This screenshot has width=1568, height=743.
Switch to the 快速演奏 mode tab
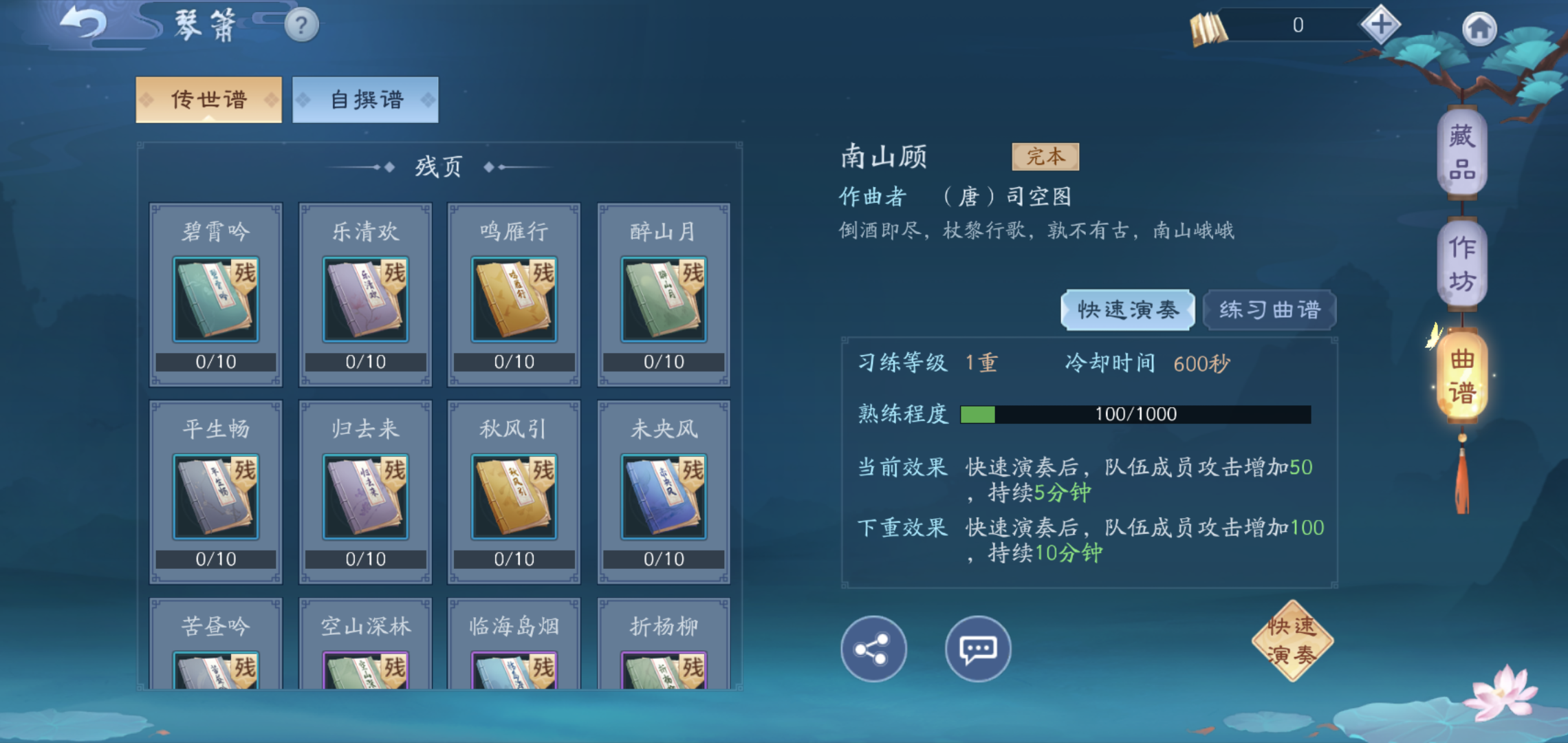click(1128, 310)
